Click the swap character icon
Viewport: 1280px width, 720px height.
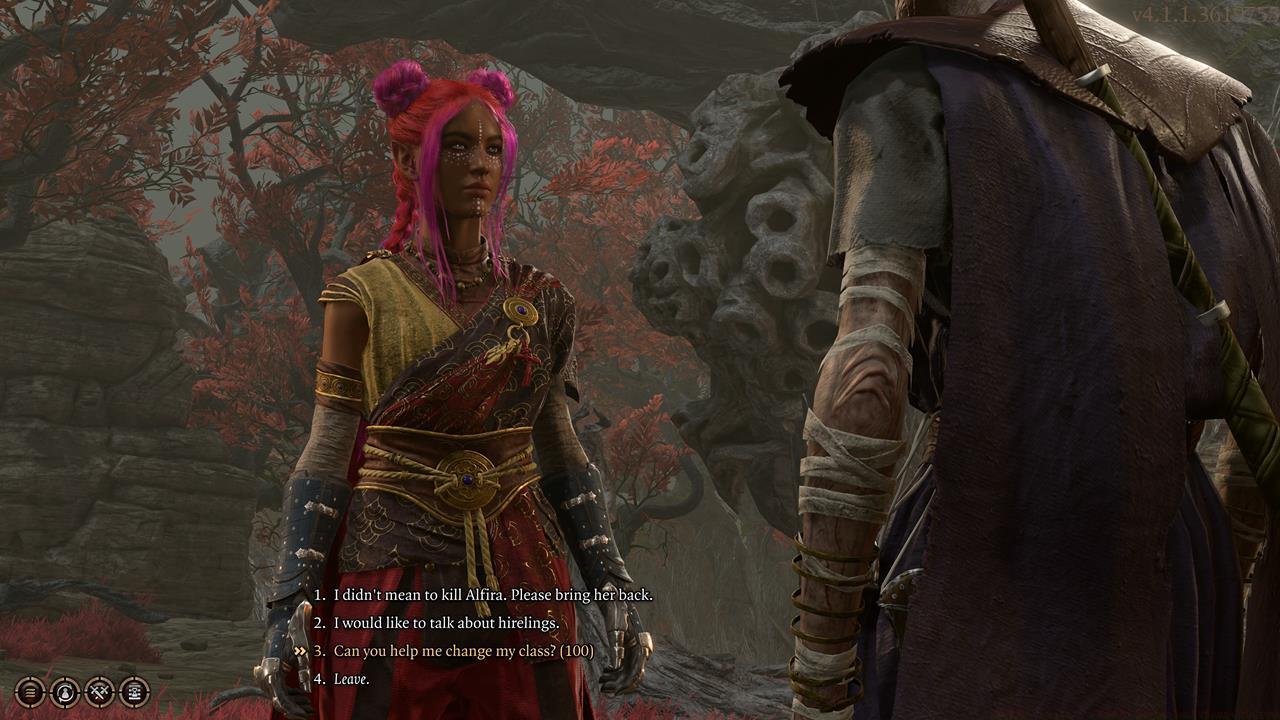pos(65,691)
